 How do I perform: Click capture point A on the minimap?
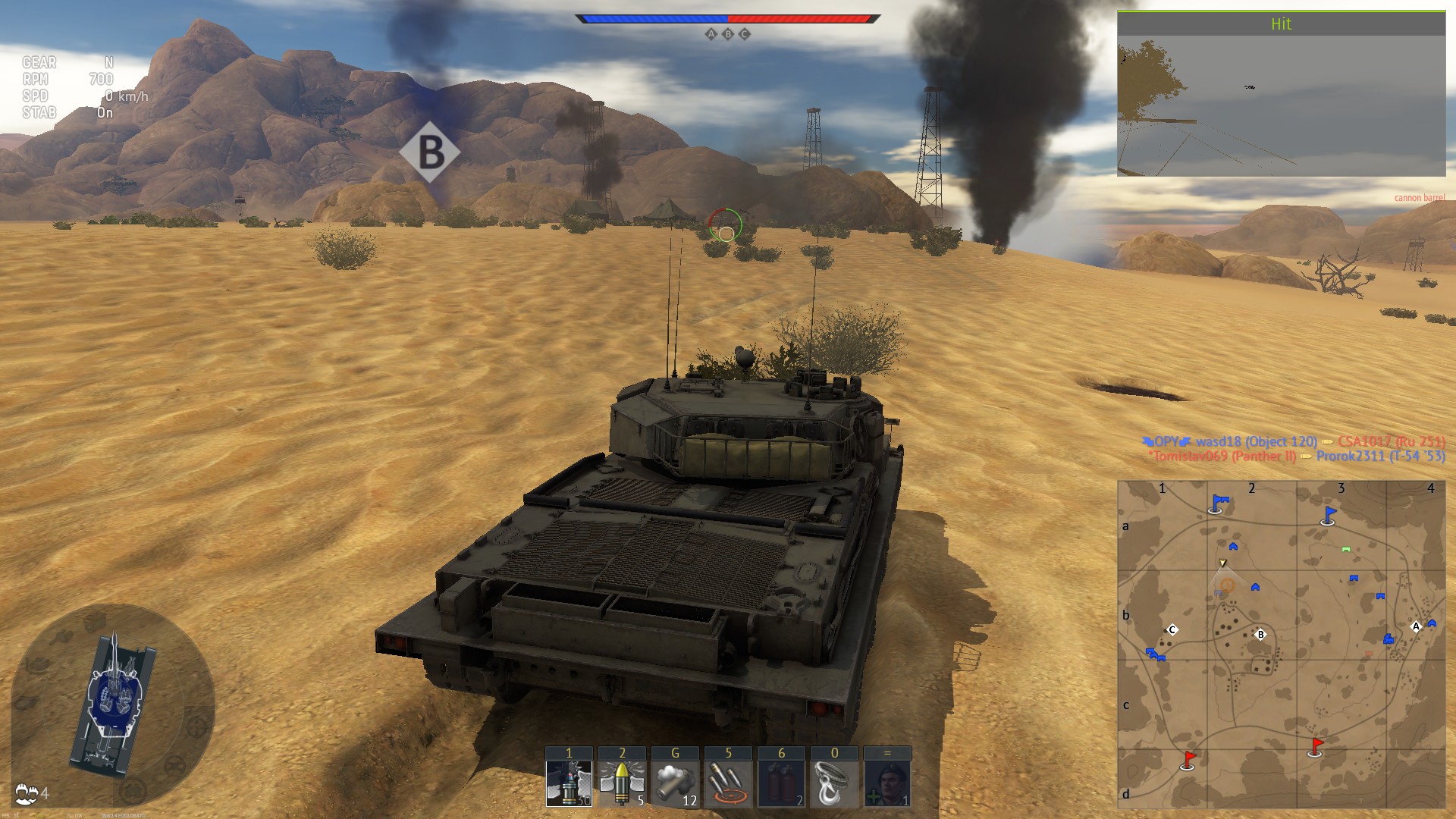tap(1415, 626)
